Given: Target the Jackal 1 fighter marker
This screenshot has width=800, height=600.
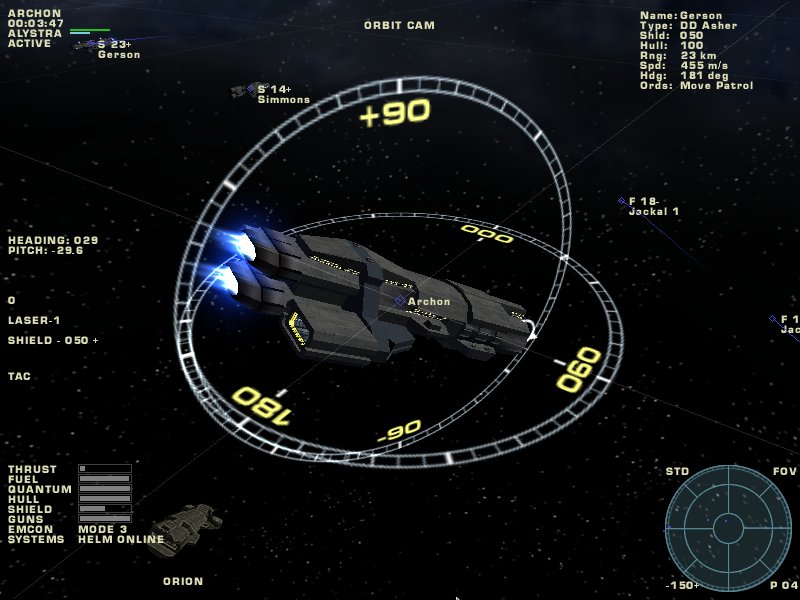Looking at the screenshot, I should [621, 201].
